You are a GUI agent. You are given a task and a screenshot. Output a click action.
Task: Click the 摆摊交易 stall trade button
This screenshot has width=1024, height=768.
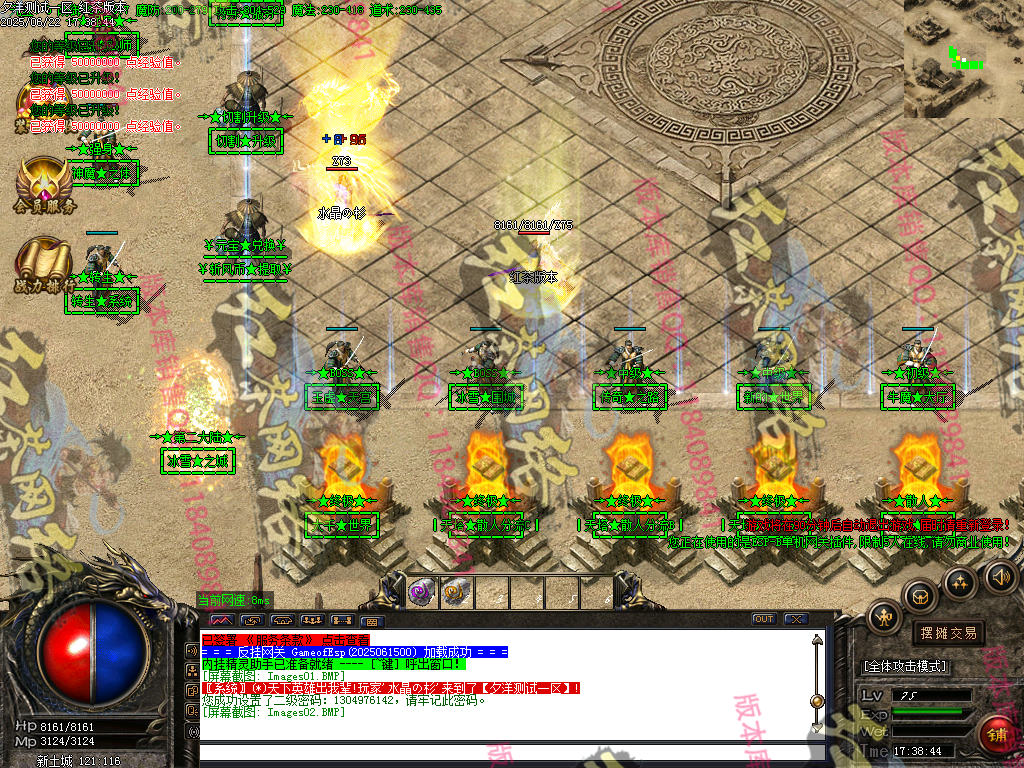(x=948, y=633)
